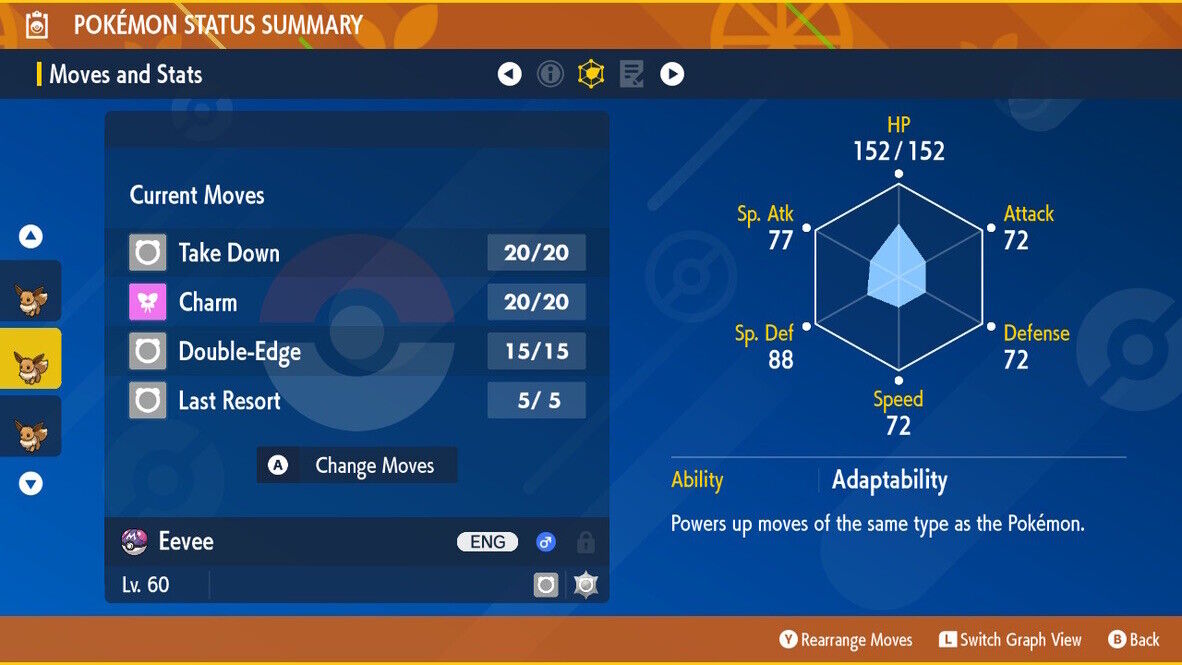Click the Rearrange Moves option
This screenshot has height=665, width=1182.
tap(846, 640)
